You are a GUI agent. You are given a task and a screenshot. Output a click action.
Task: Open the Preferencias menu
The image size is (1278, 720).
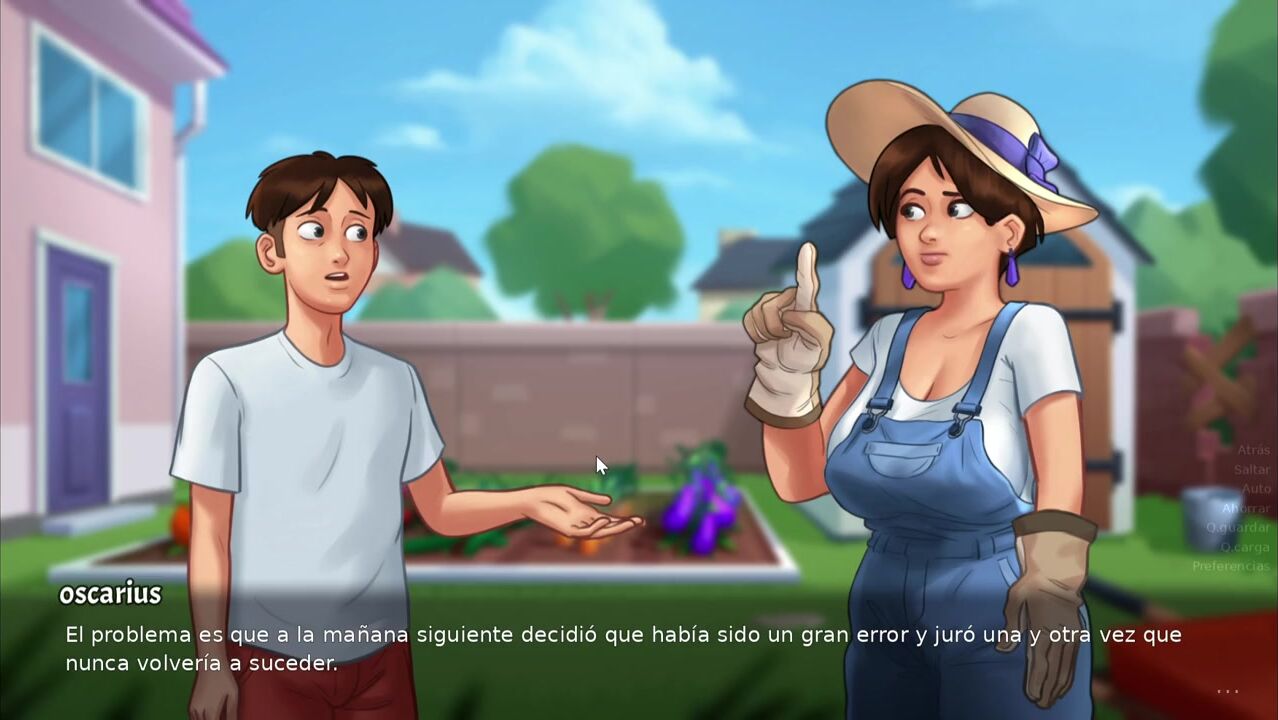click(1230, 566)
